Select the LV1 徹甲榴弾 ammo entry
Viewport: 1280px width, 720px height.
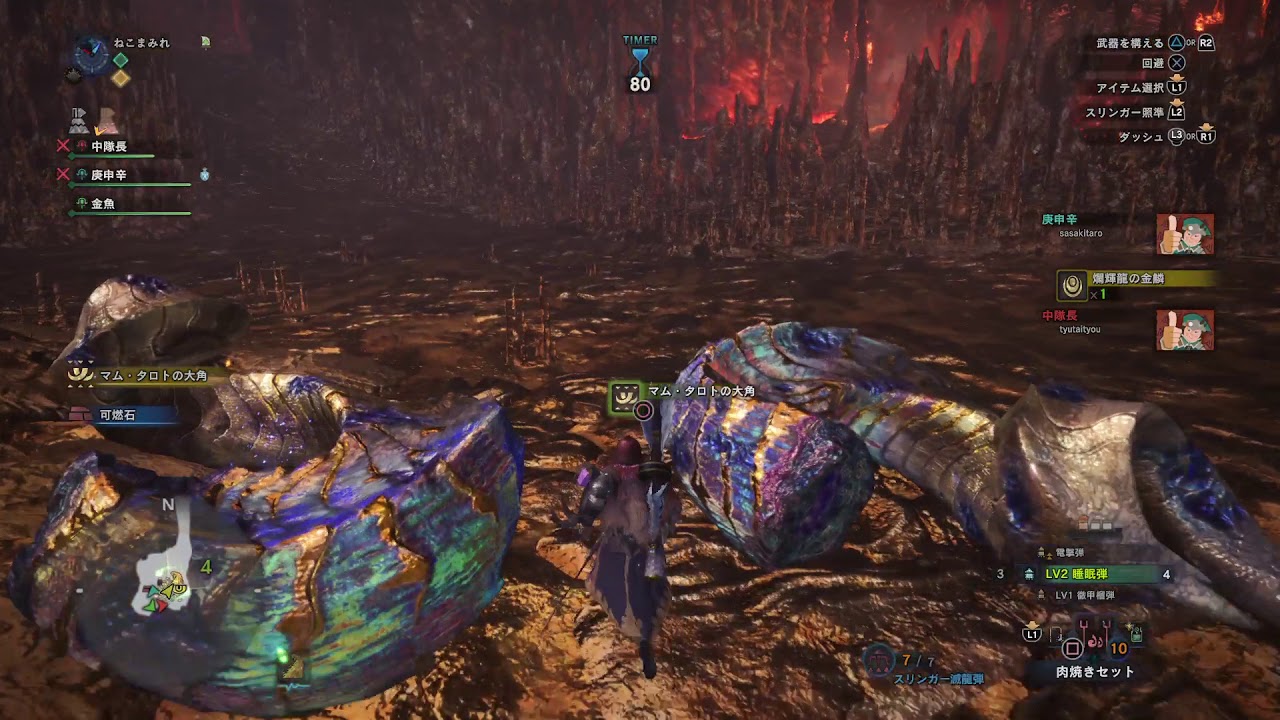click(x=1084, y=595)
